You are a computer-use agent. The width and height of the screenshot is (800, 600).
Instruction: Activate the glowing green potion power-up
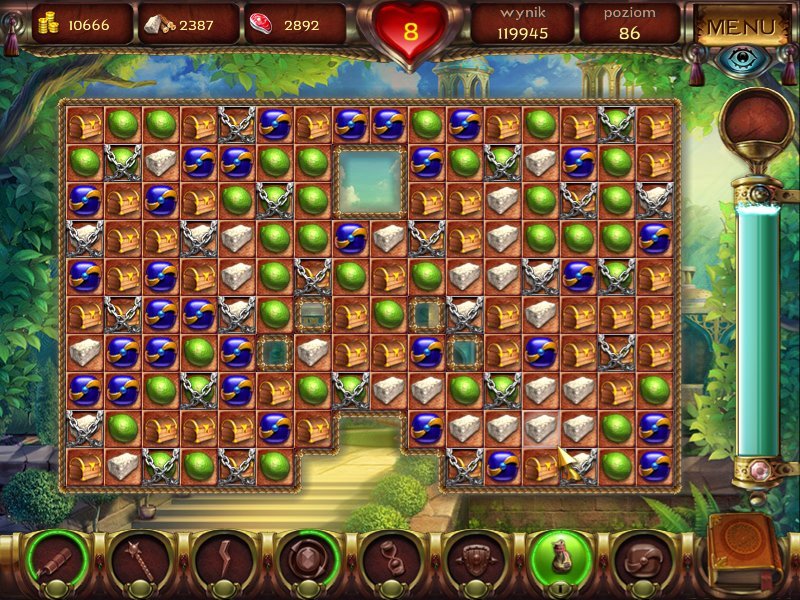[x=558, y=557]
